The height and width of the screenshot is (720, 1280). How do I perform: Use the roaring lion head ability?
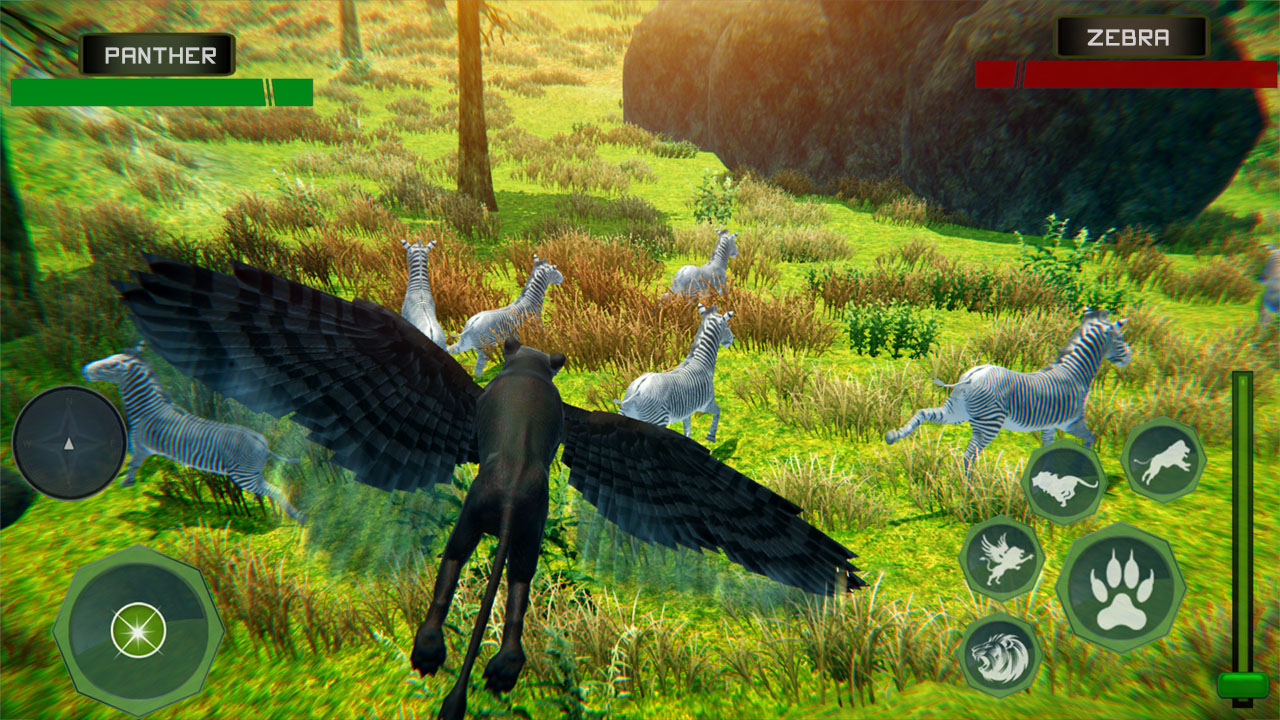pos(1000,655)
